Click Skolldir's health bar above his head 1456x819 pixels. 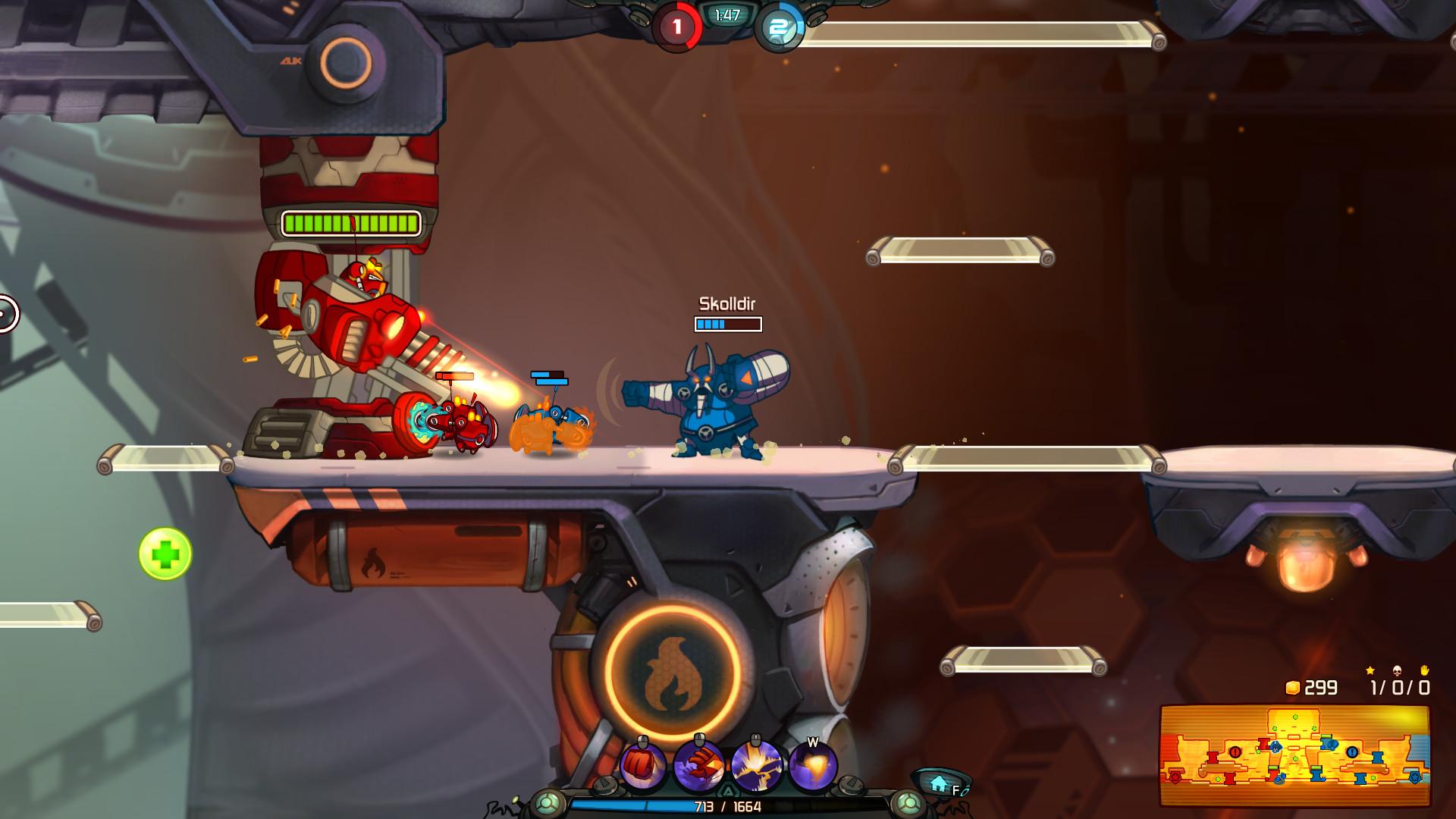coord(724,323)
